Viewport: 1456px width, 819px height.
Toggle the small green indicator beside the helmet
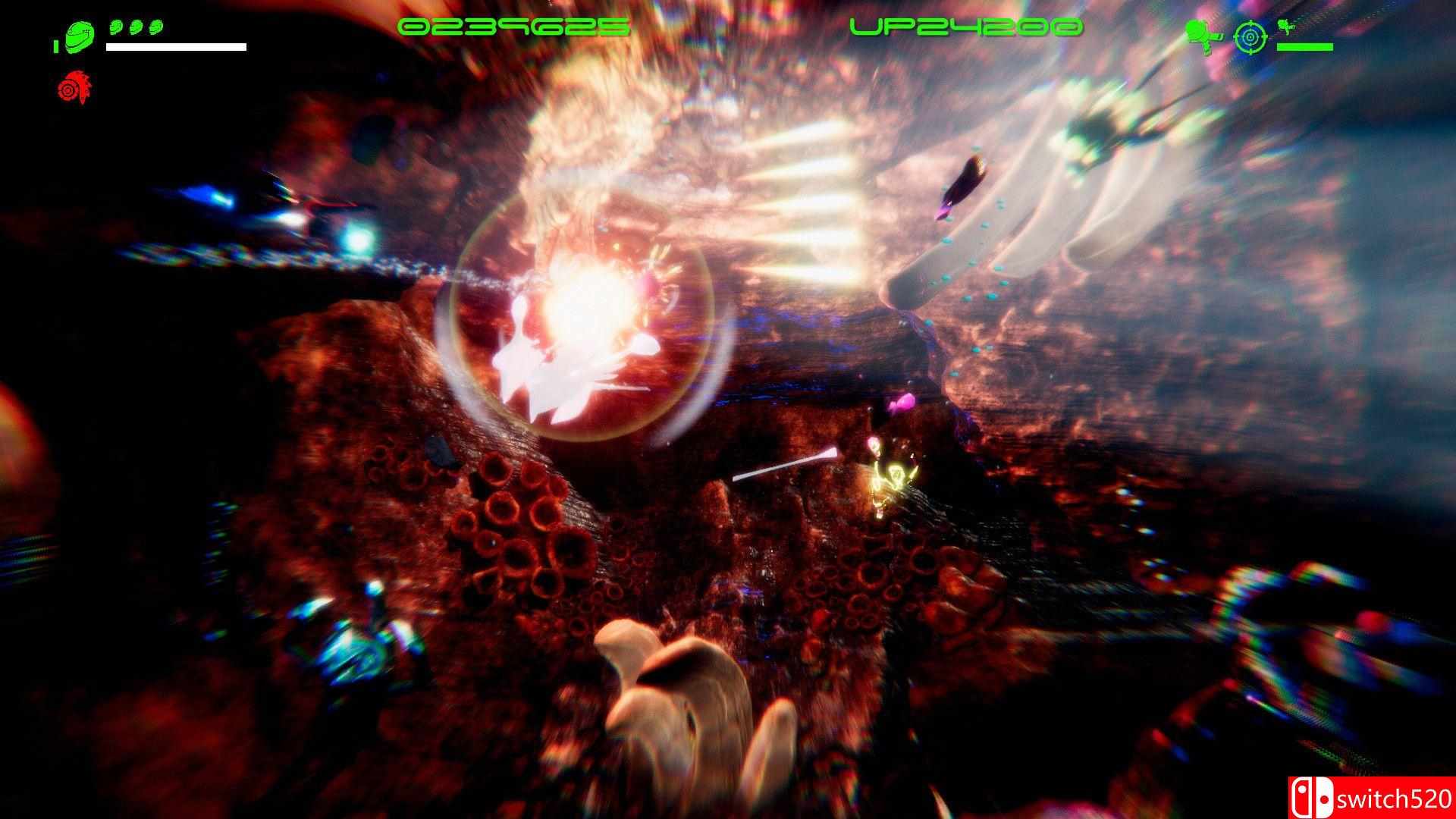click(x=56, y=46)
